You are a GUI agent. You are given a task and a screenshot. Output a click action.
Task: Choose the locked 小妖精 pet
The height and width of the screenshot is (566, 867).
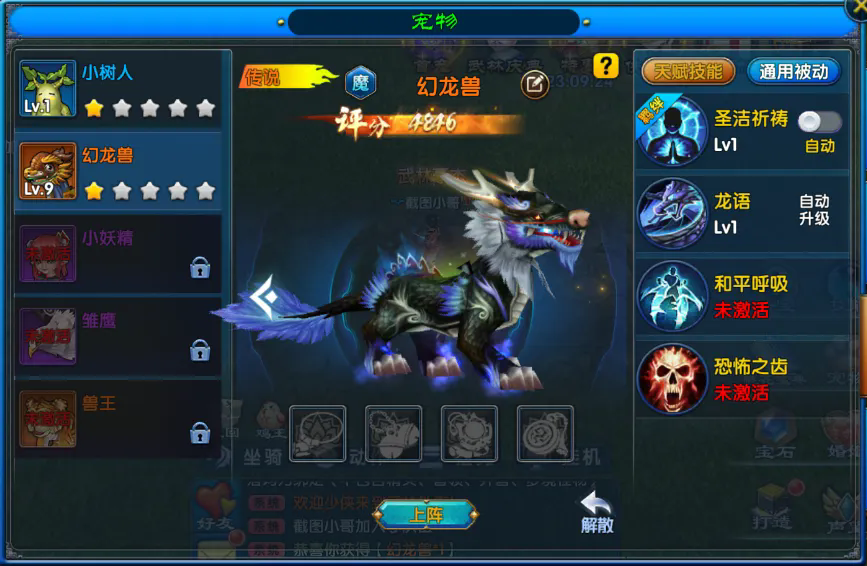point(120,254)
